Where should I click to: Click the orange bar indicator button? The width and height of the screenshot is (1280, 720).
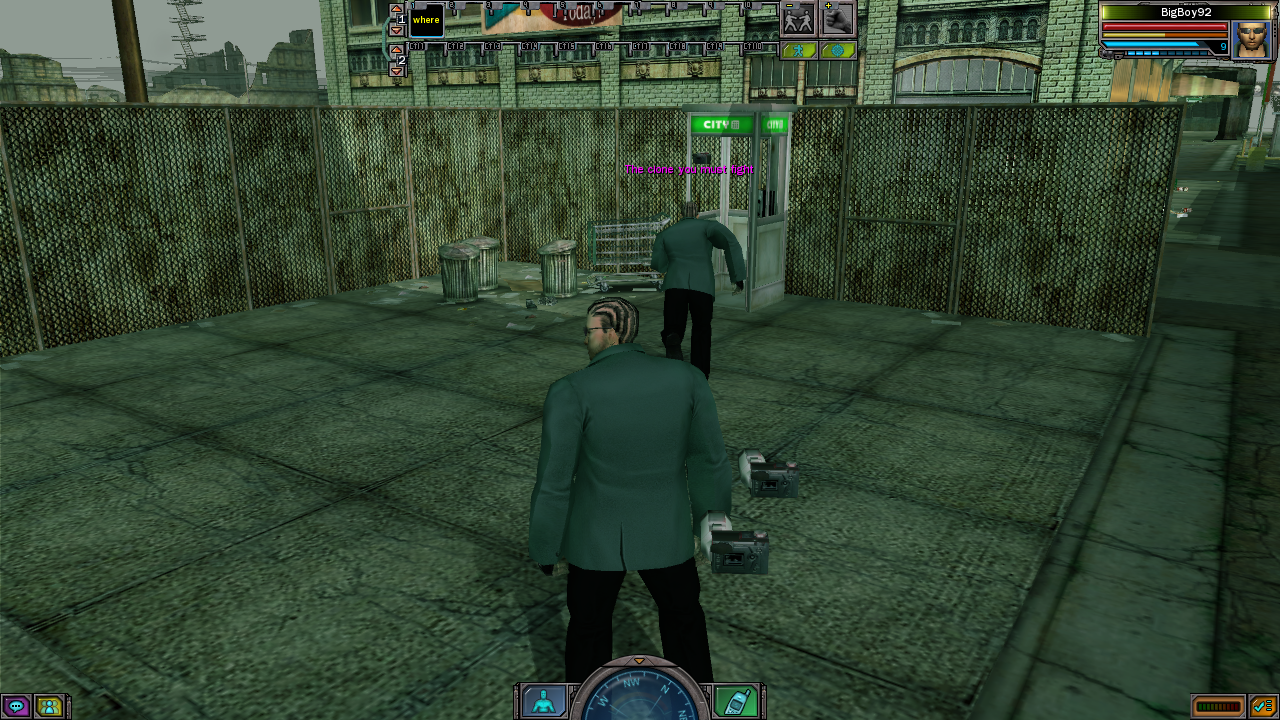click(1218, 706)
